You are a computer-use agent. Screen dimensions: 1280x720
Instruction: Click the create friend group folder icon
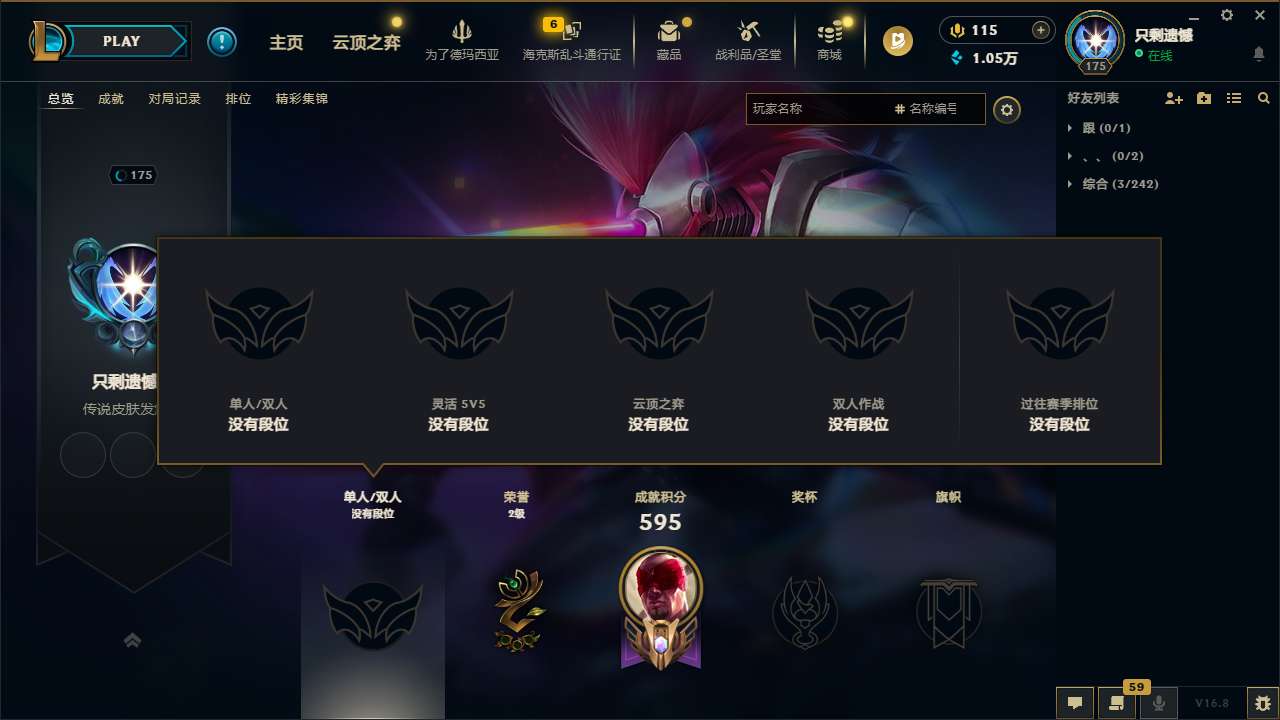pyautogui.click(x=1202, y=98)
